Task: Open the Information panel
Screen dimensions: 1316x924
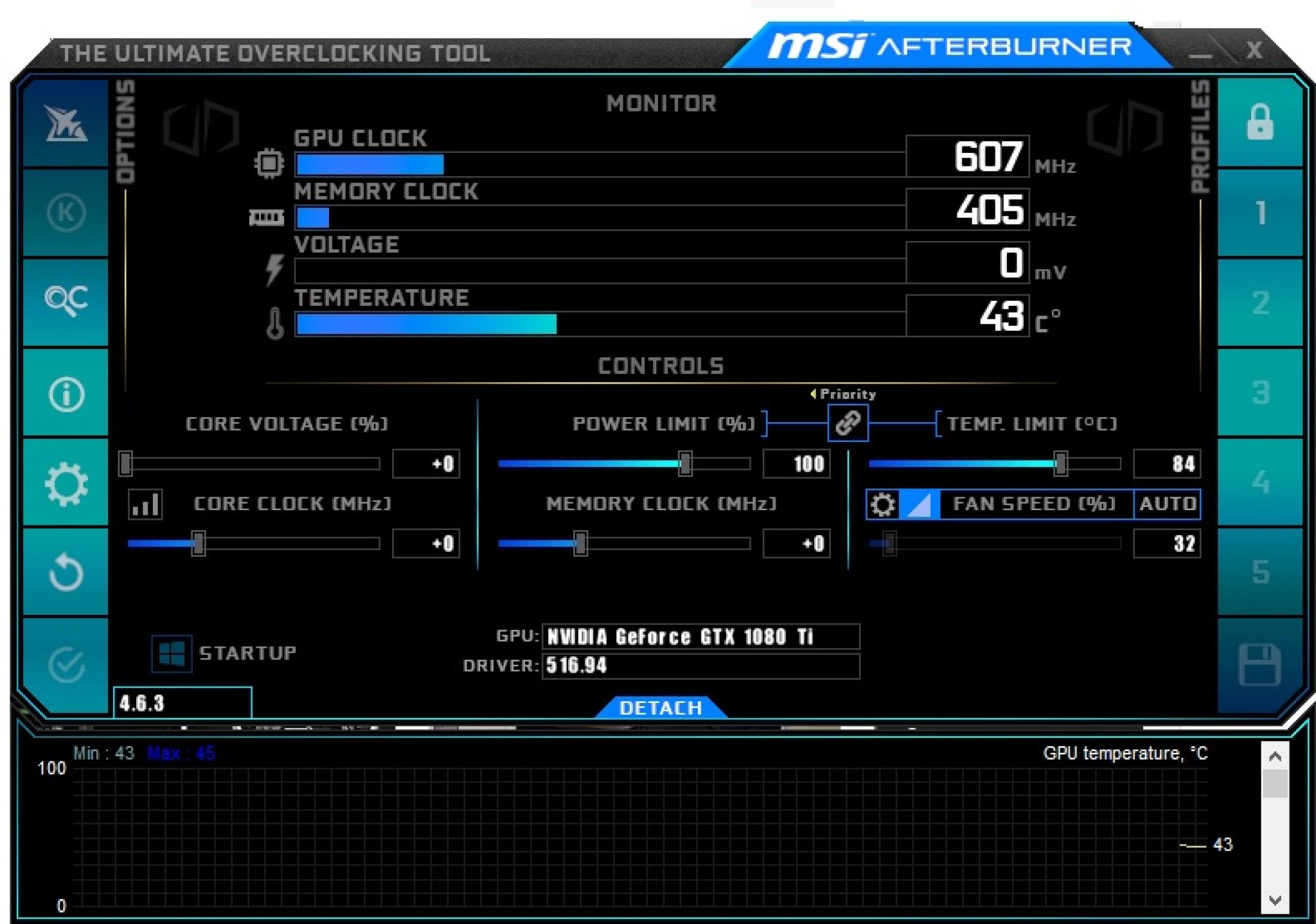Action: [x=66, y=393]
